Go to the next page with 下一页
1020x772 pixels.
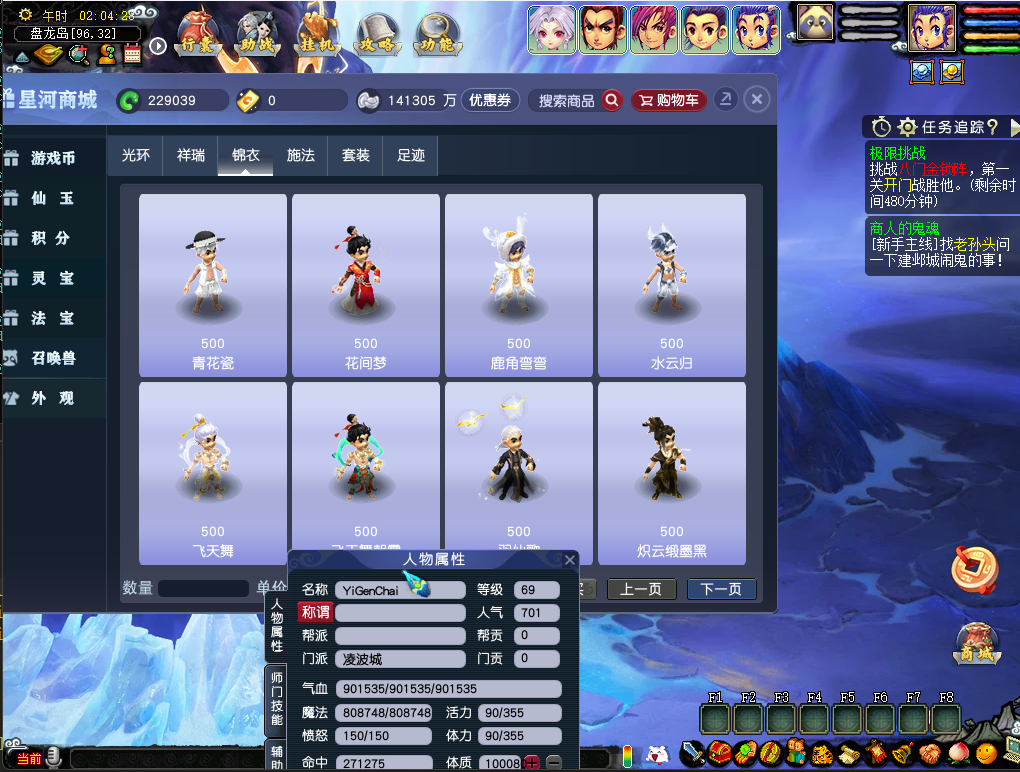coord(721,589)
